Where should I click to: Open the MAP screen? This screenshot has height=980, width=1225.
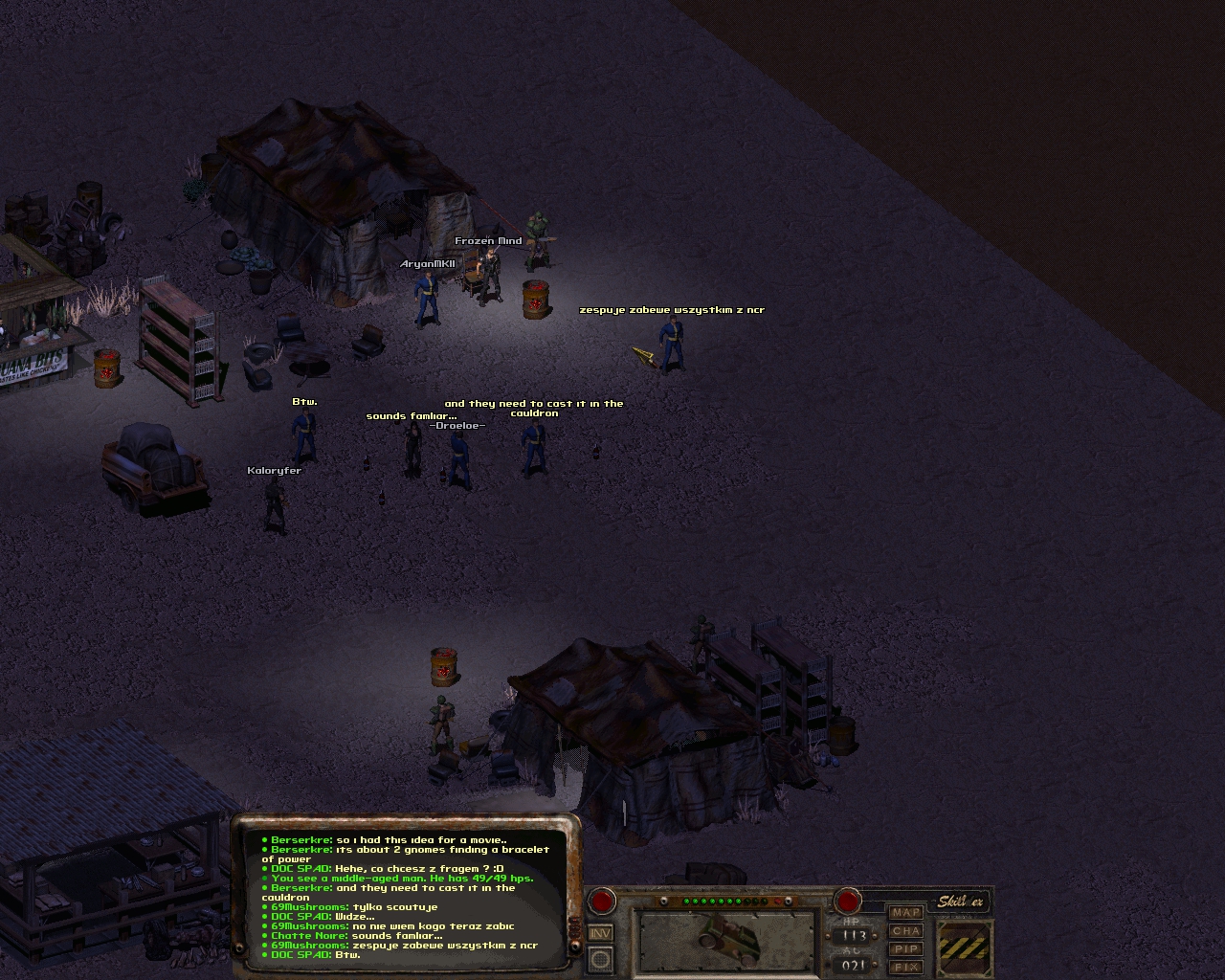click(x=905, y=913)
